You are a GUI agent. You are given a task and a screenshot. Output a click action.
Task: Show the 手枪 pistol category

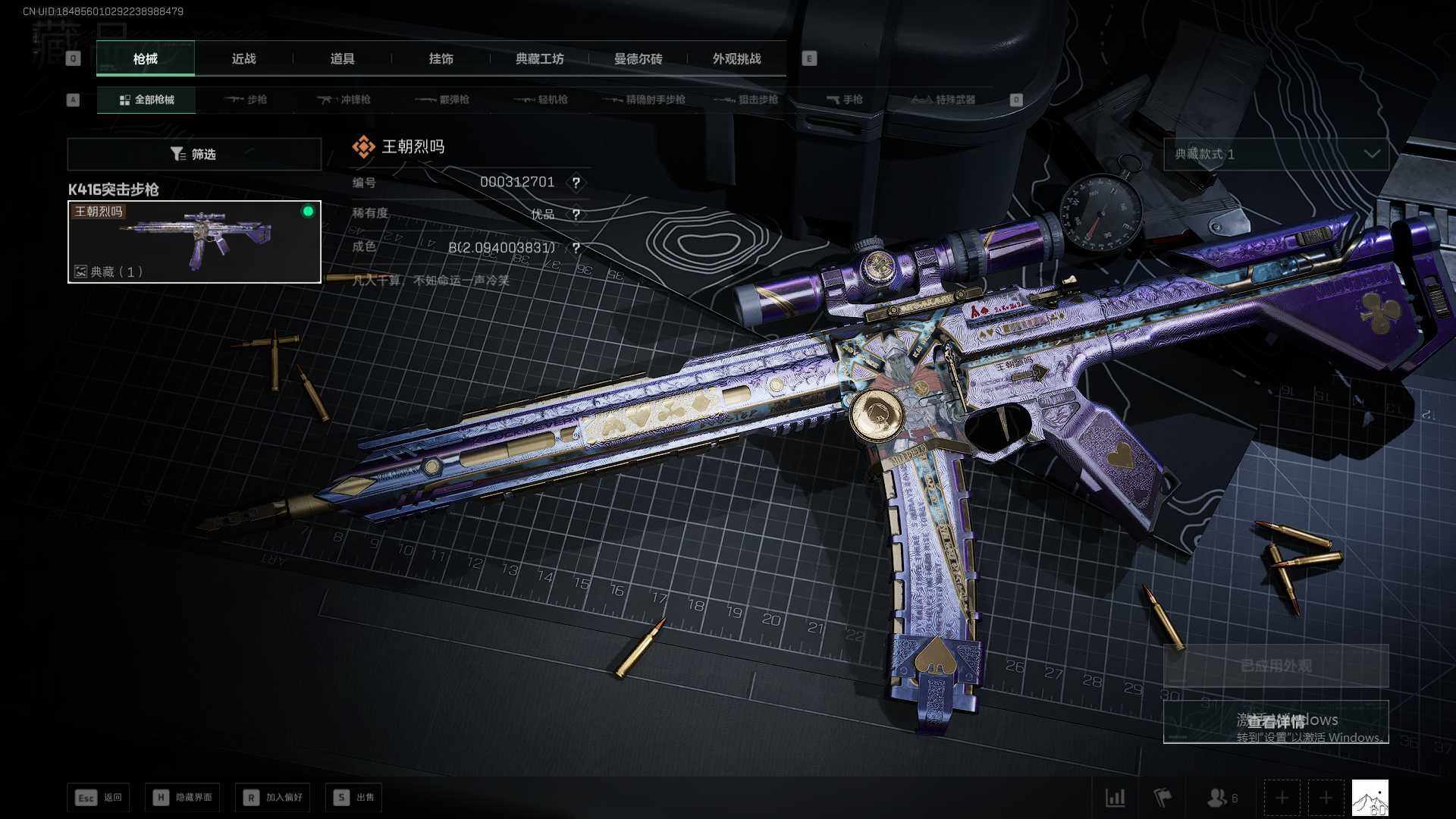click(844, 99)
